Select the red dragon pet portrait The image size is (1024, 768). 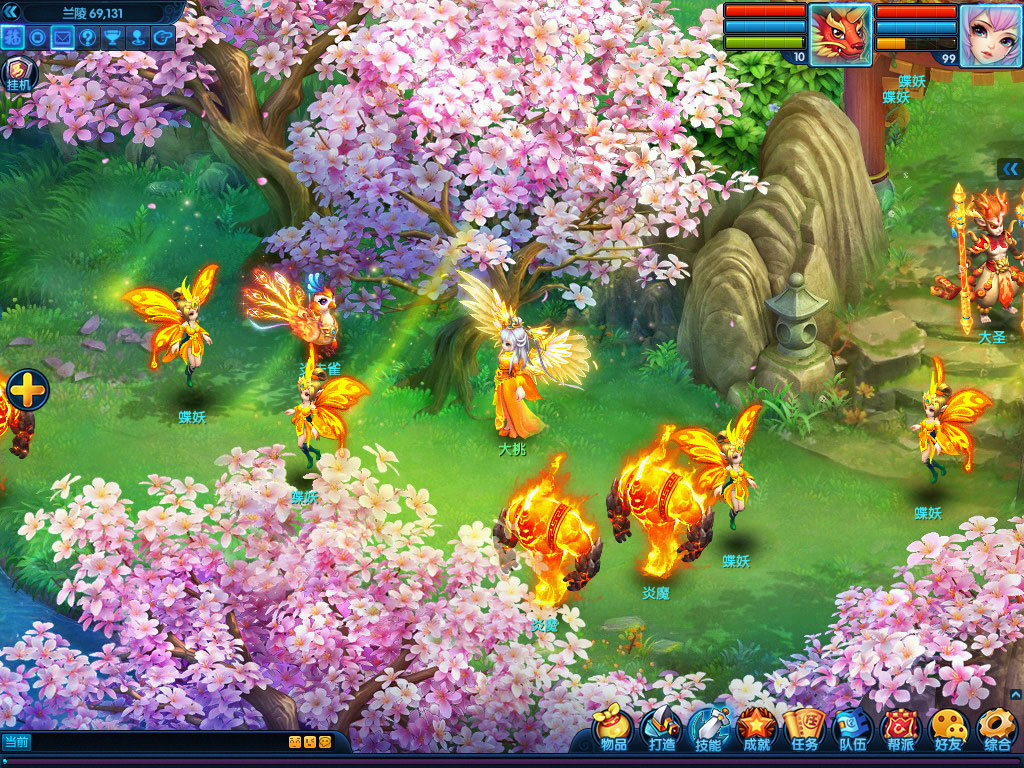tap(840, 35)
